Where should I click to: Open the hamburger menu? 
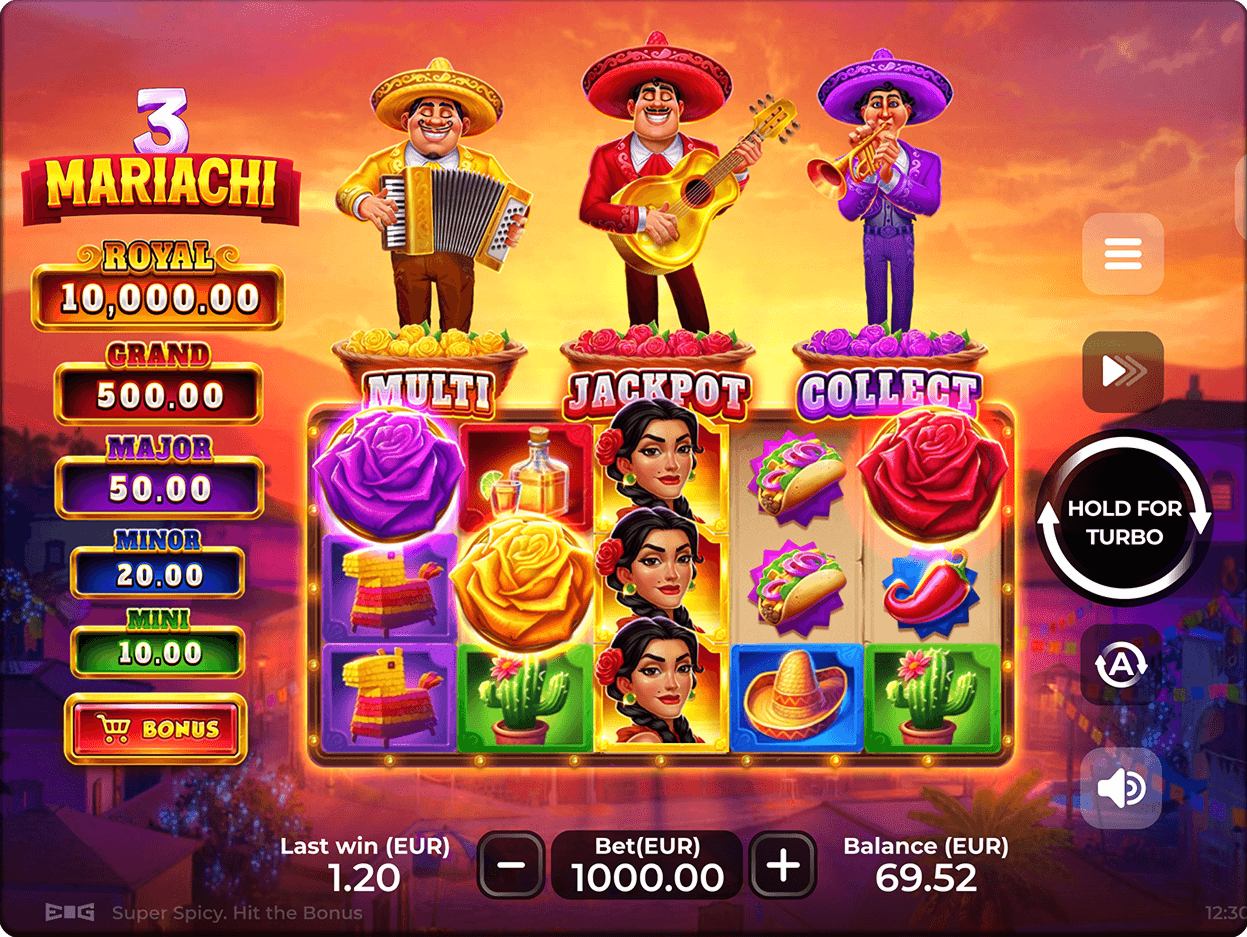pyautogui.click(x=1122, y=254)
